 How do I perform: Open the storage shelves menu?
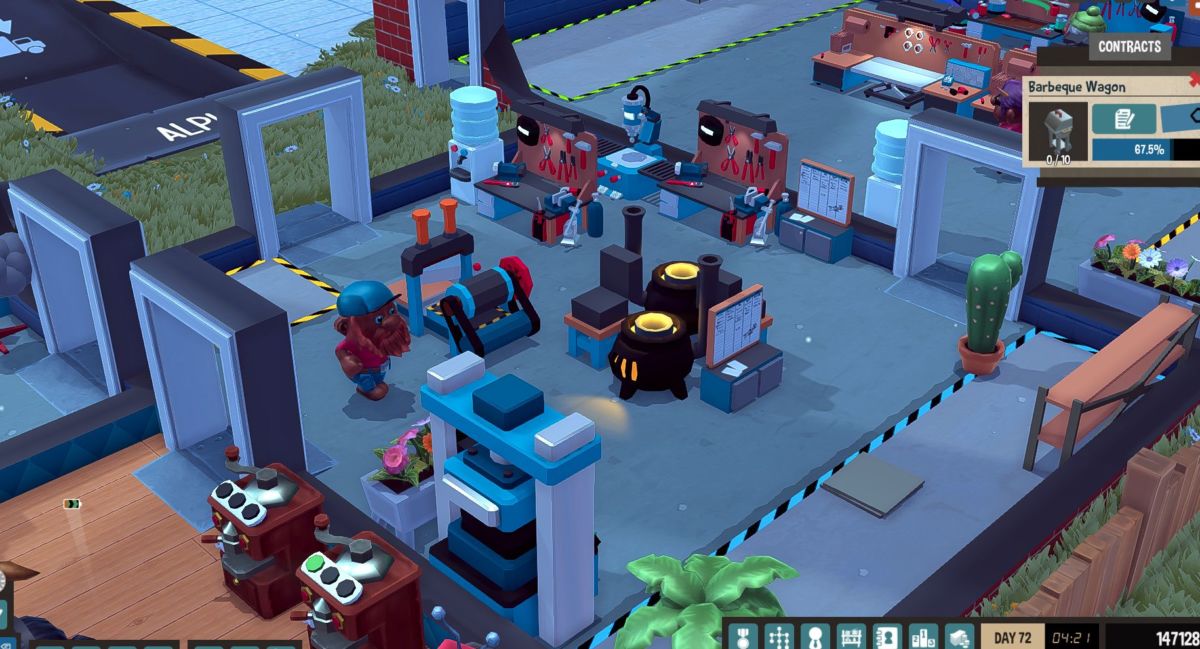(x=851, y=636)
